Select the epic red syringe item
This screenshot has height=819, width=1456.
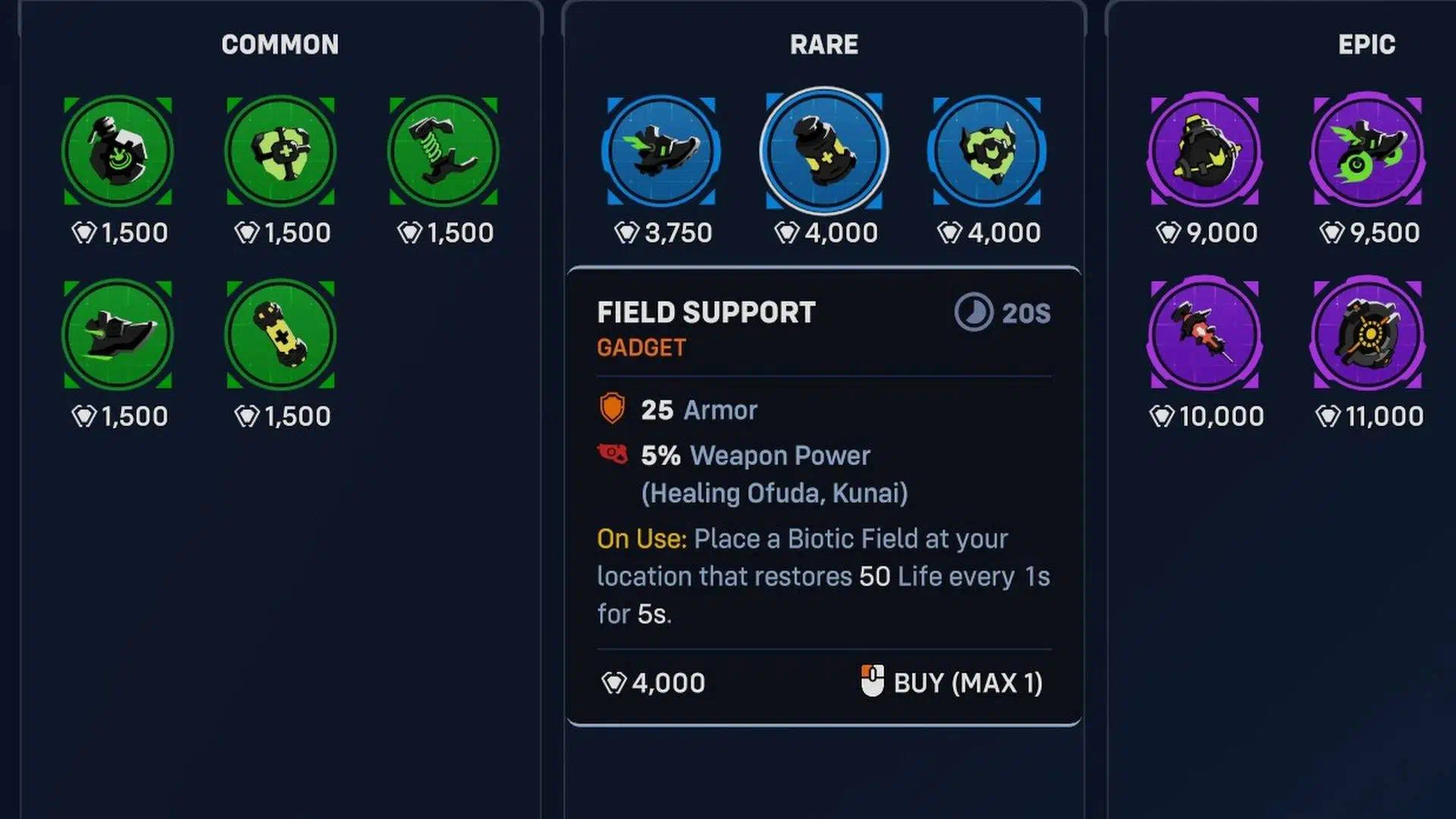1205,334
